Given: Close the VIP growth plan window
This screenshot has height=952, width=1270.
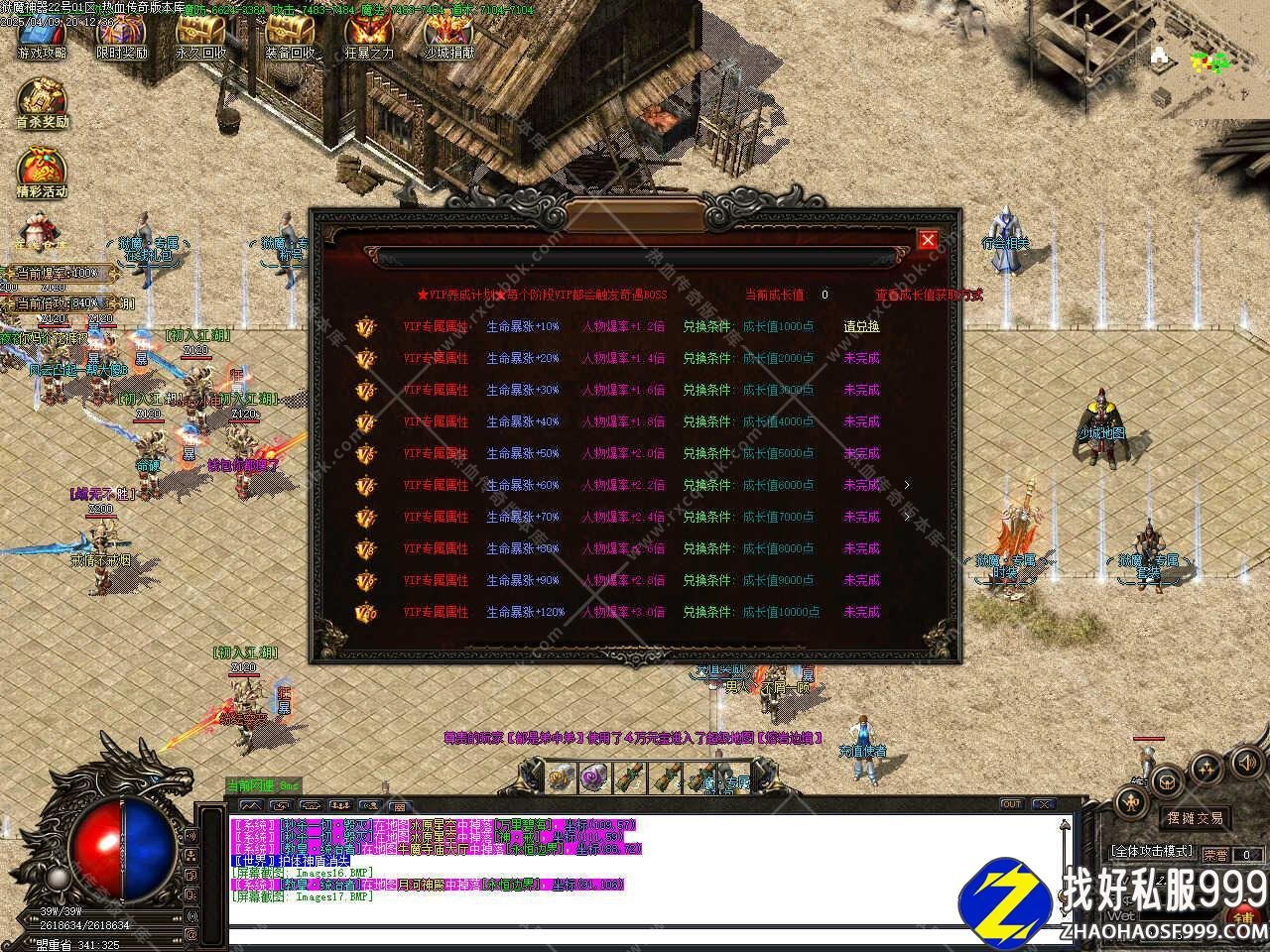Looking at the screenshot, I should tap(928, 240).
